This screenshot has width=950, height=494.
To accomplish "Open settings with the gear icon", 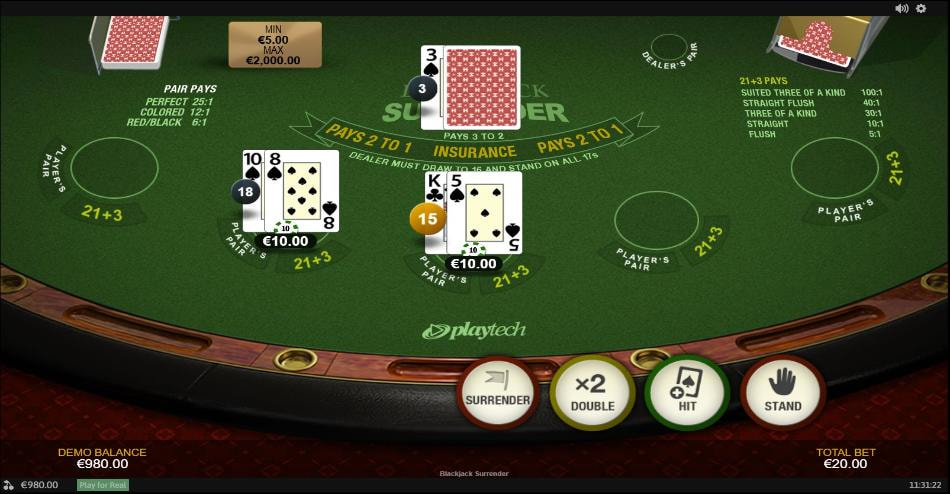I will [x=921, y=8].
